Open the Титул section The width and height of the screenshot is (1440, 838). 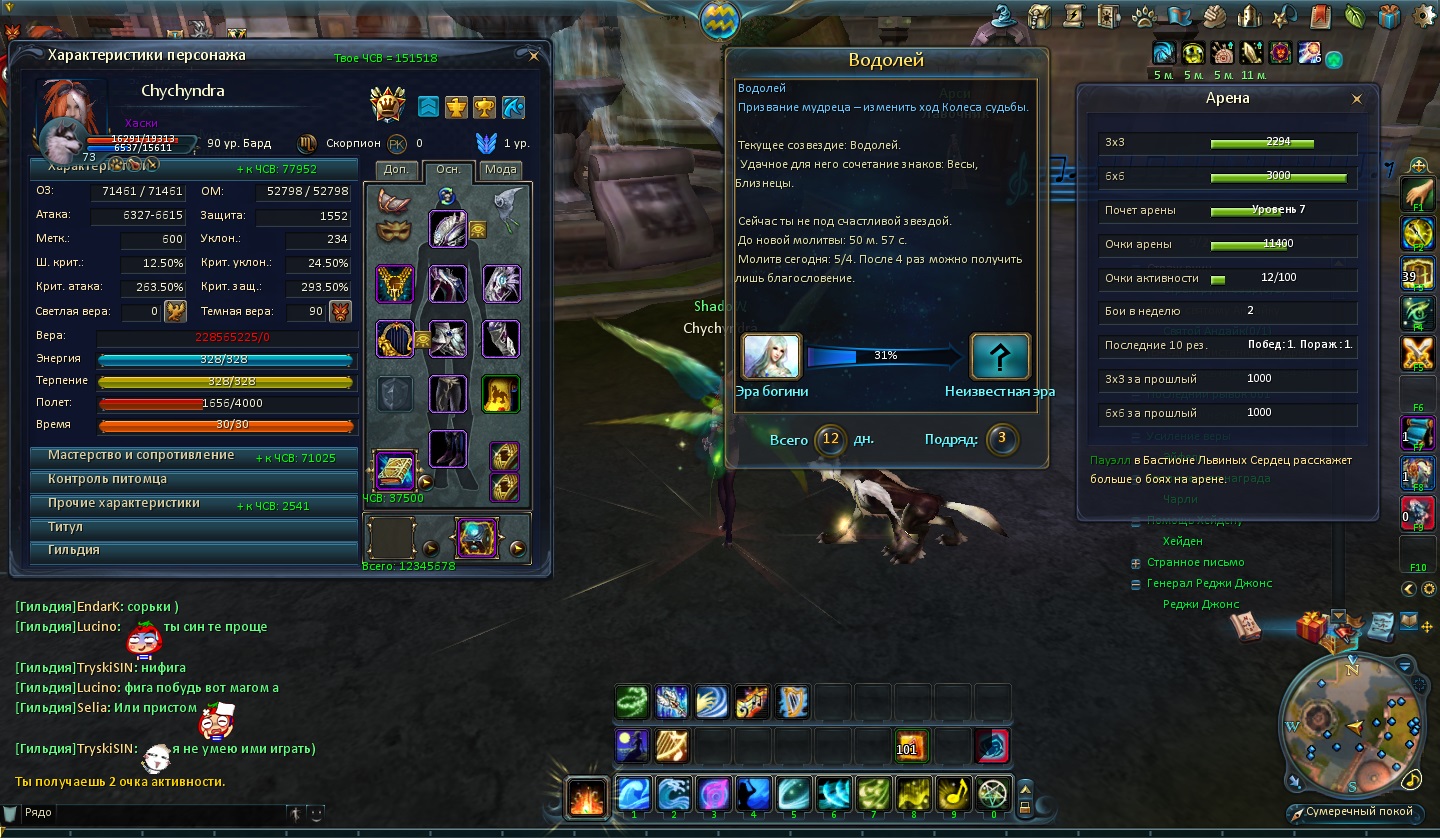coord(66,527)
